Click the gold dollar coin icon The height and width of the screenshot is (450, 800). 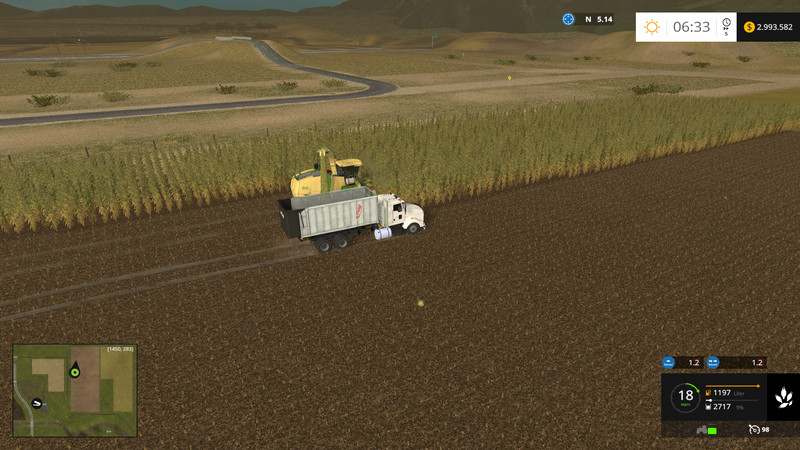749,27
